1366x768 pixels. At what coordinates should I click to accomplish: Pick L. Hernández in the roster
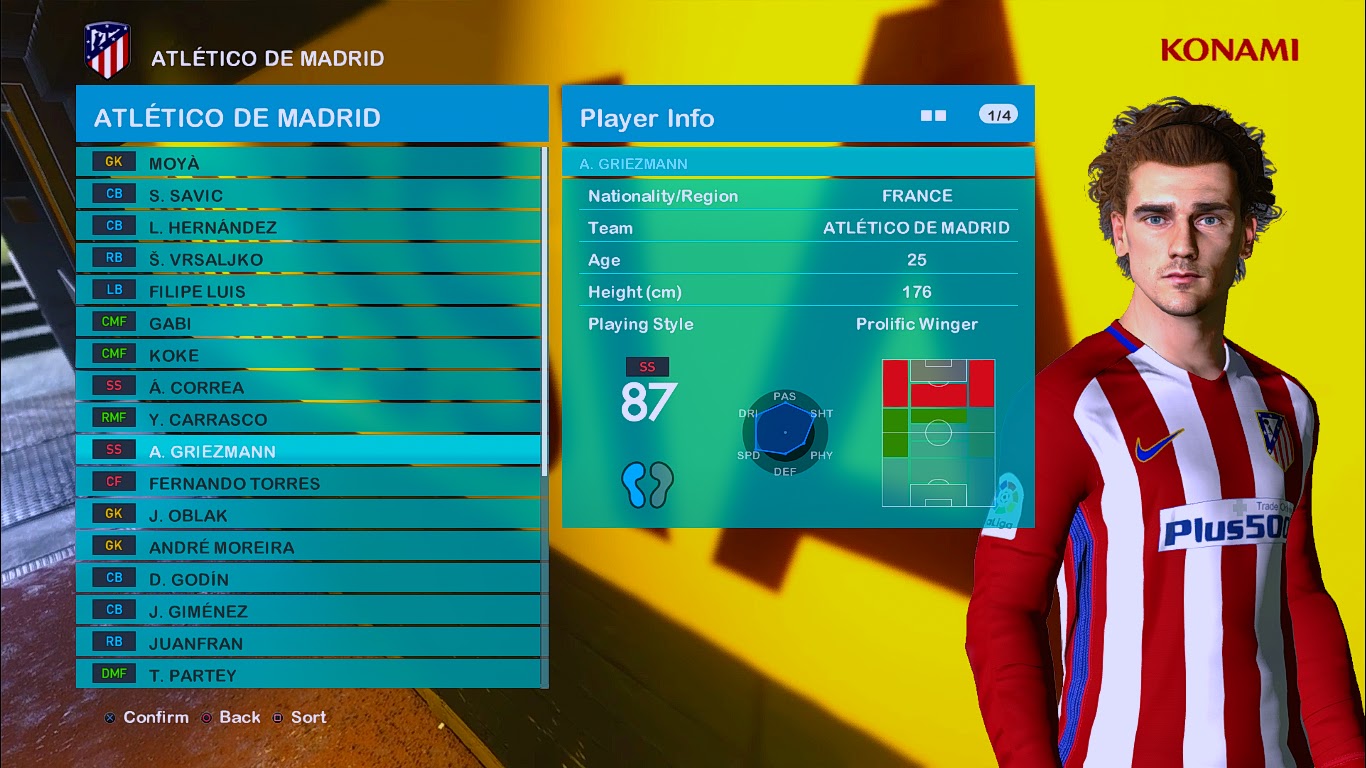[308, 227]
